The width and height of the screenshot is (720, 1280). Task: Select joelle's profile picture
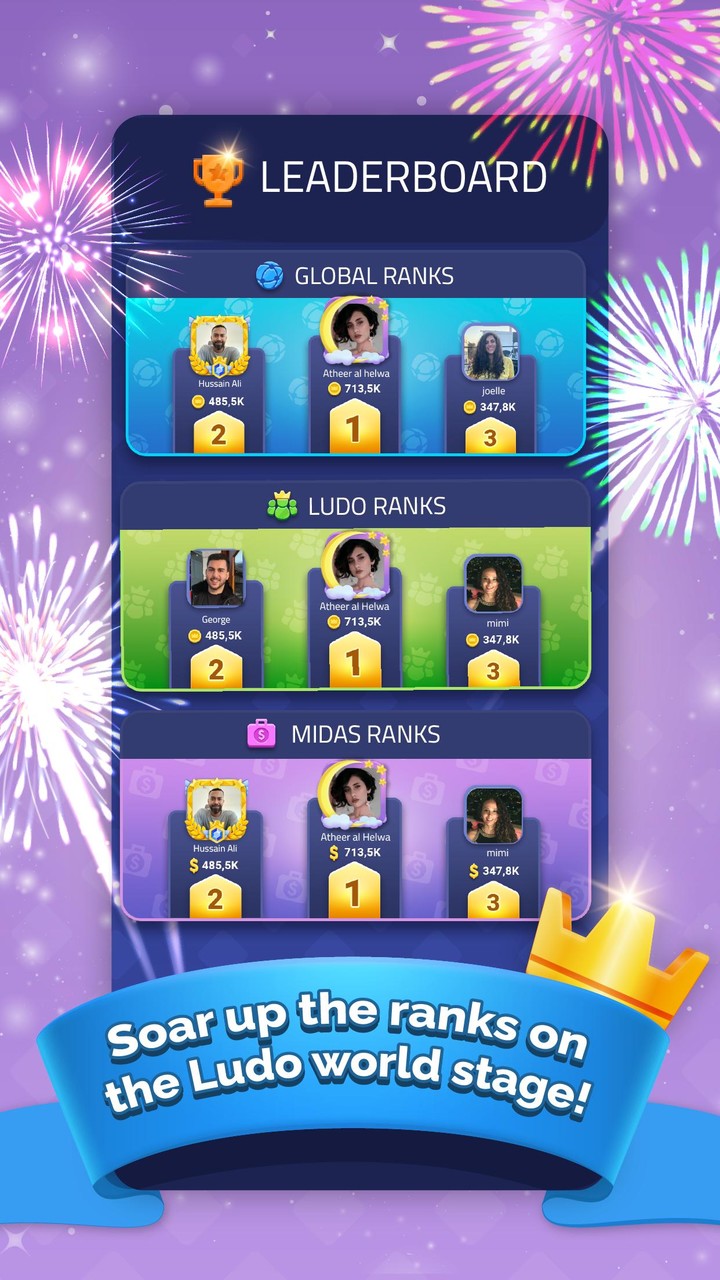(x=491, y=353)
